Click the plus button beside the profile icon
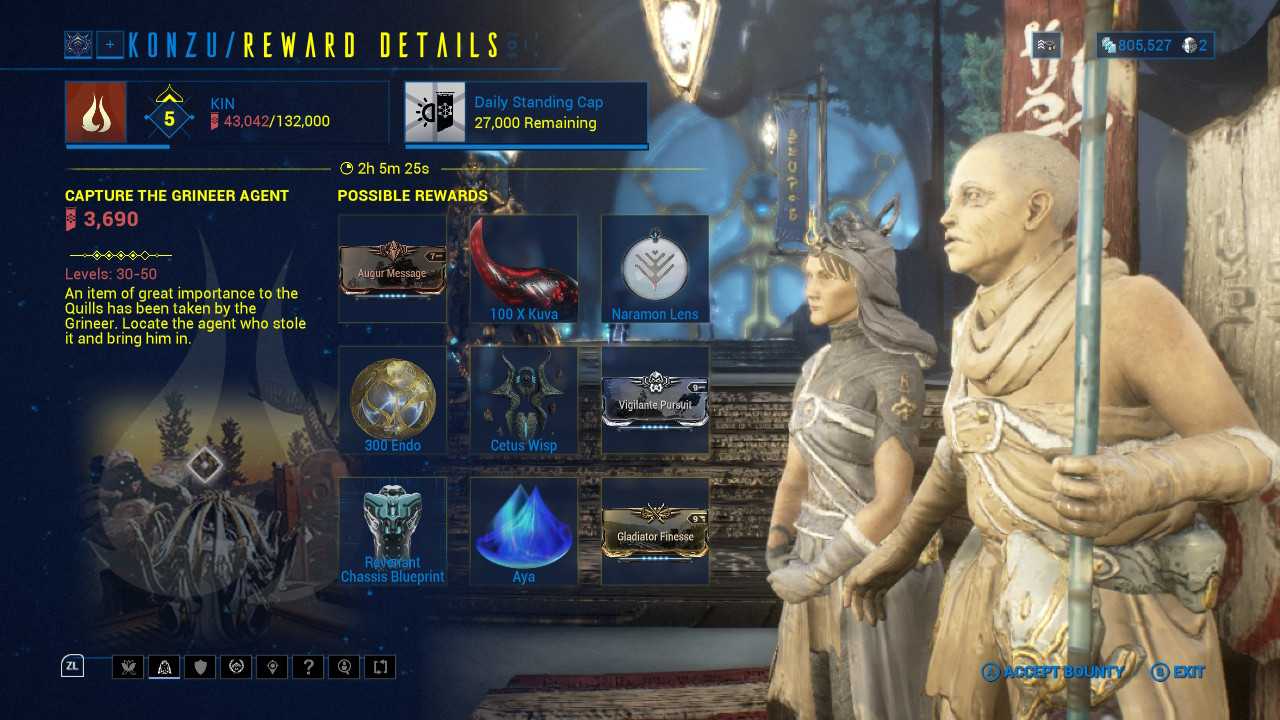The height and width of the screenshot is (720, 1280). coord(110,44)
